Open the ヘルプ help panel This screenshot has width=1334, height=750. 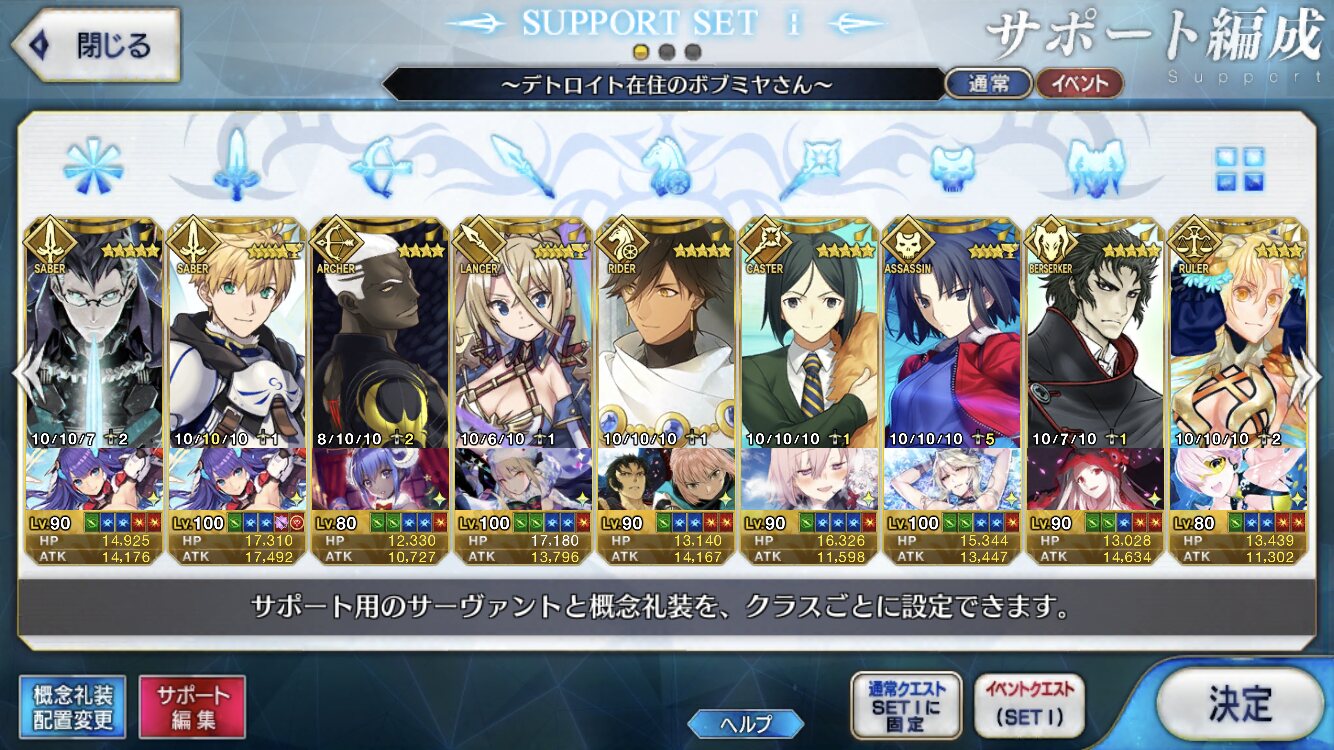[x=745, y=723]
